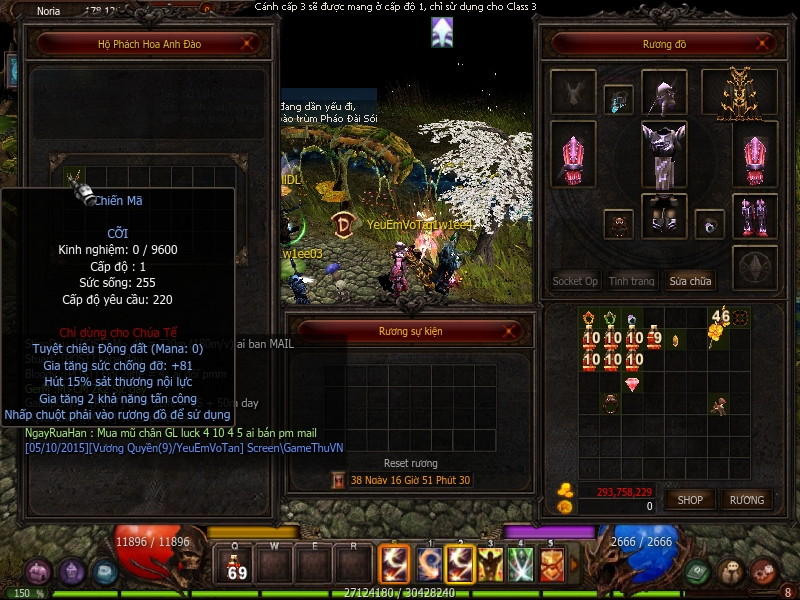Select the Socket Op button
This screenshot has width=800, height=600.
[575, 281]
